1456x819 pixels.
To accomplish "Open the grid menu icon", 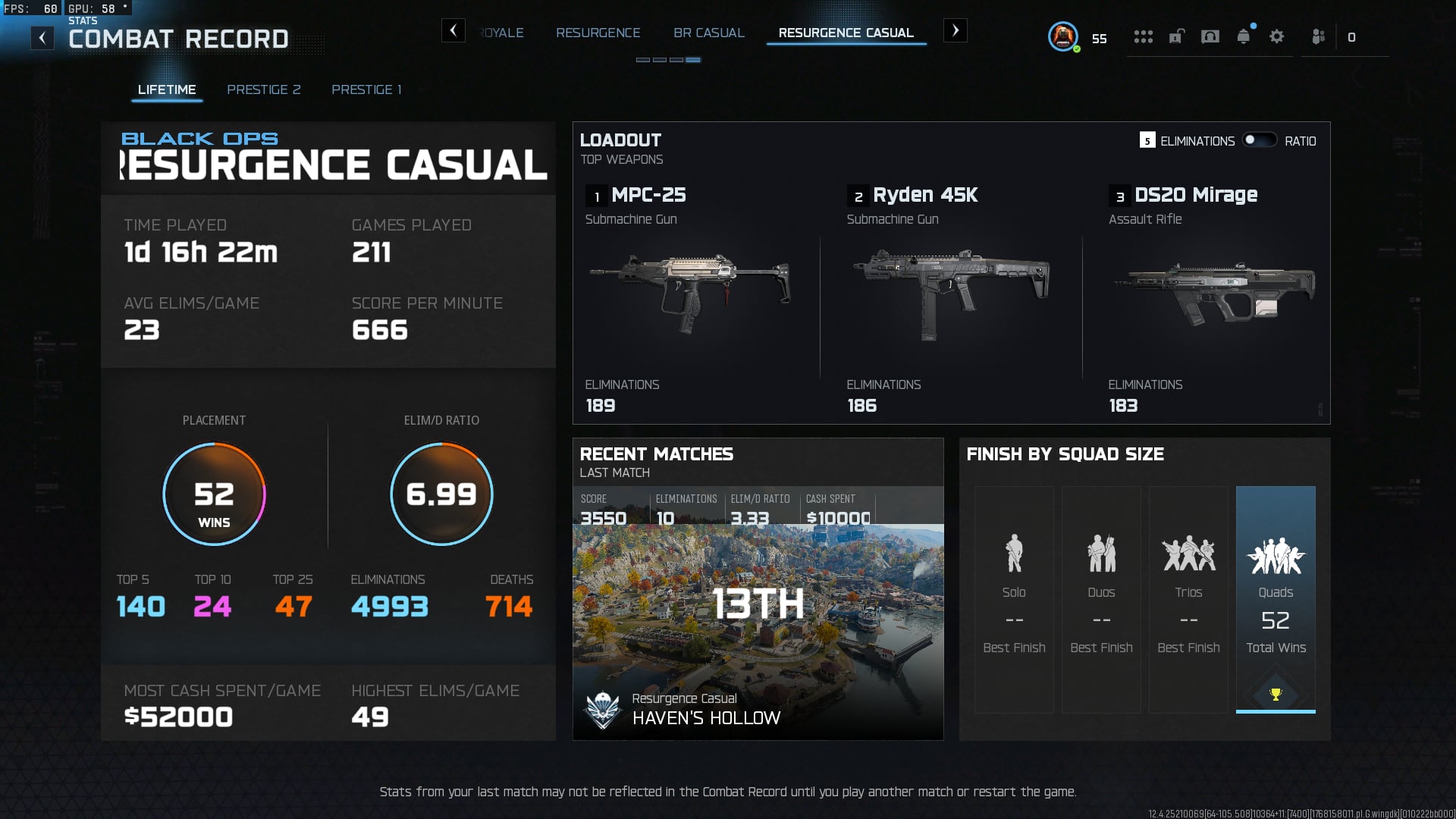I will point(1143,36).
